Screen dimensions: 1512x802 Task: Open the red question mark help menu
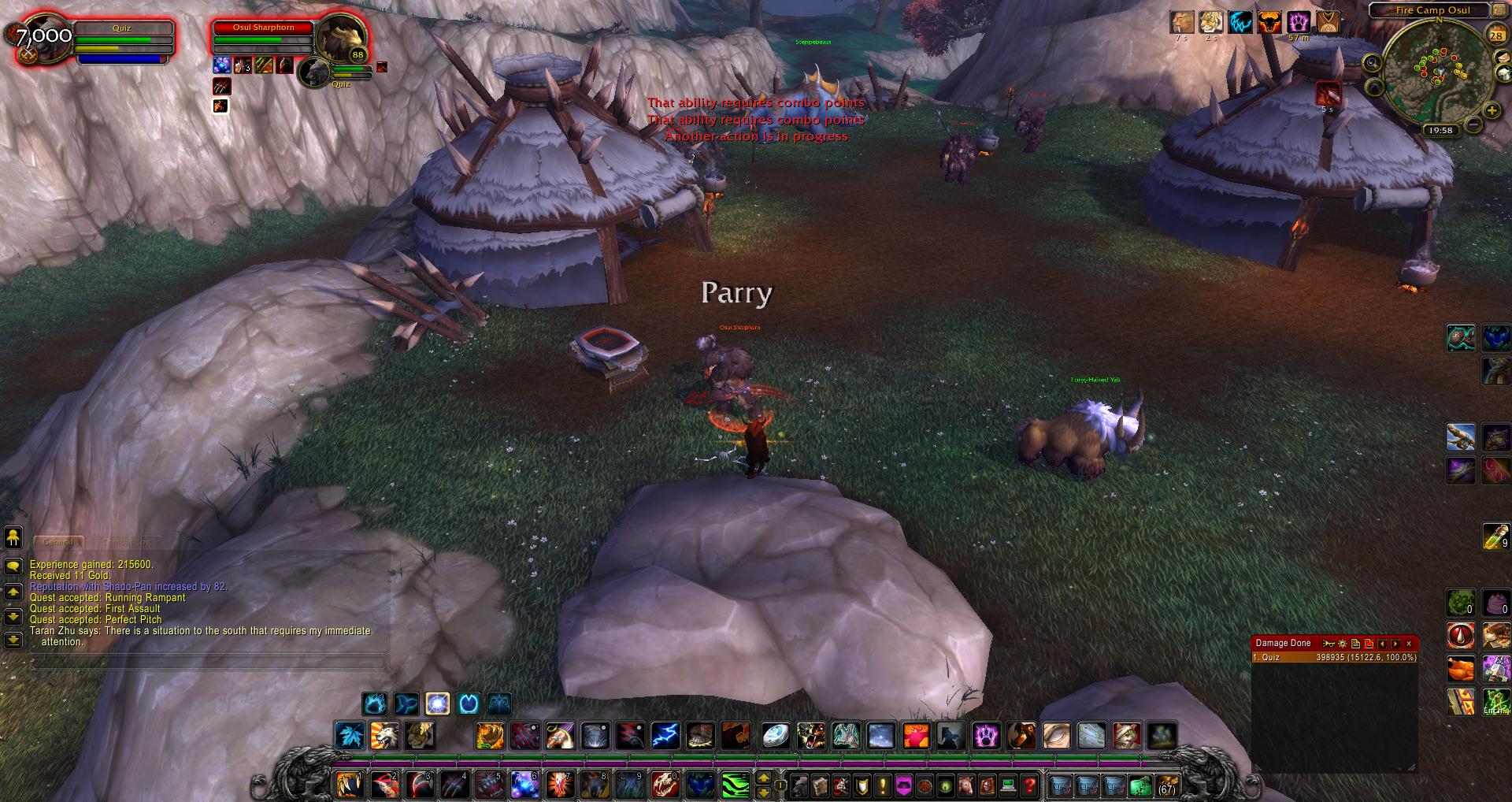click(1029, 785)
